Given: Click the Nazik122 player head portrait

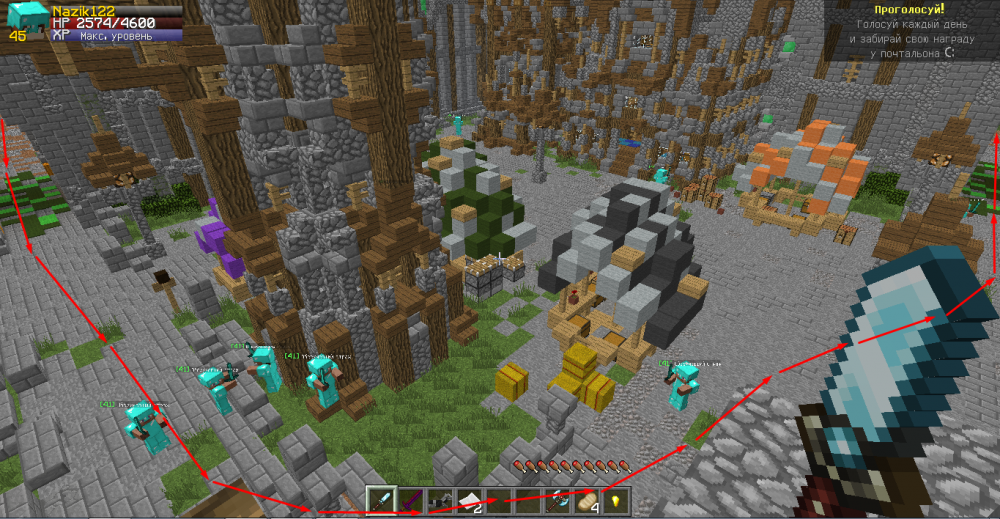Looking at the screenshot, I should tap(27, 19).
